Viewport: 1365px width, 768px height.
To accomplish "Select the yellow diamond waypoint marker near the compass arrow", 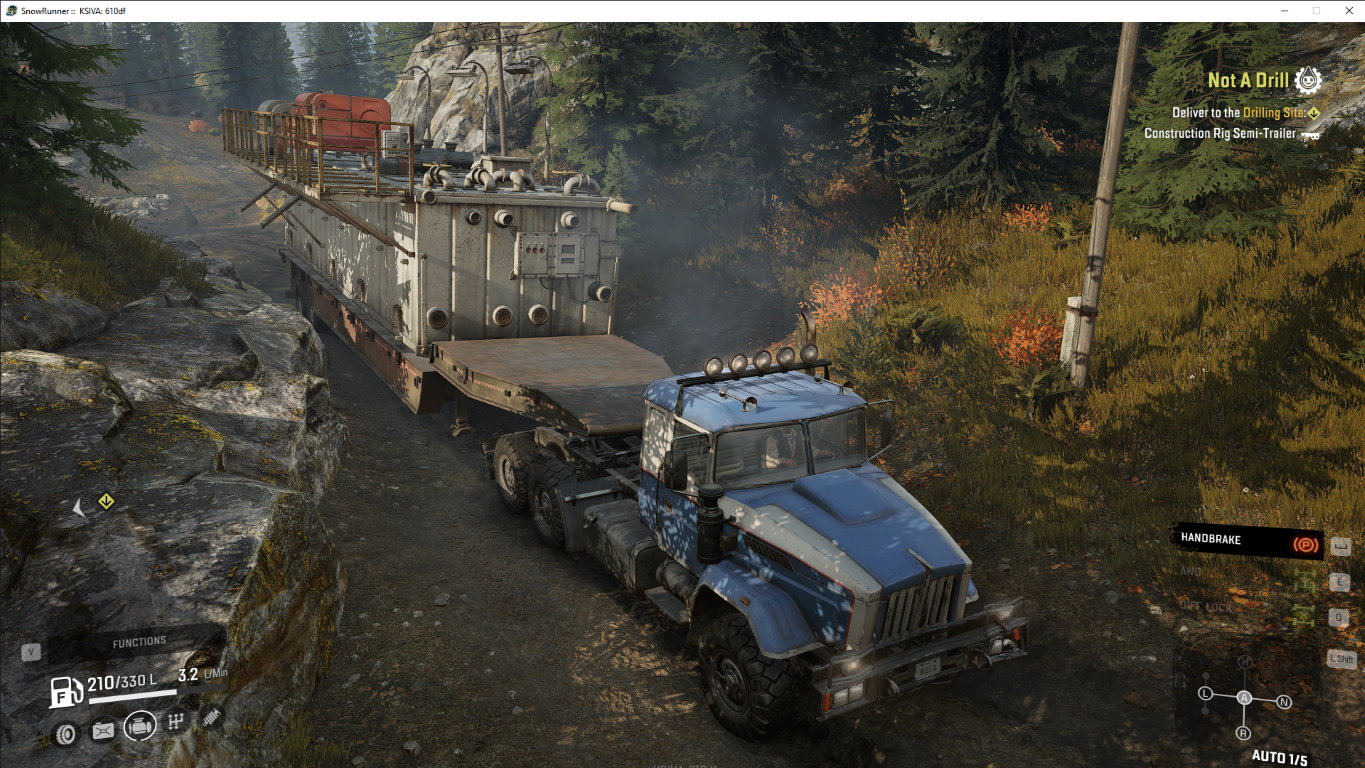I will click(x=106, y=502).
